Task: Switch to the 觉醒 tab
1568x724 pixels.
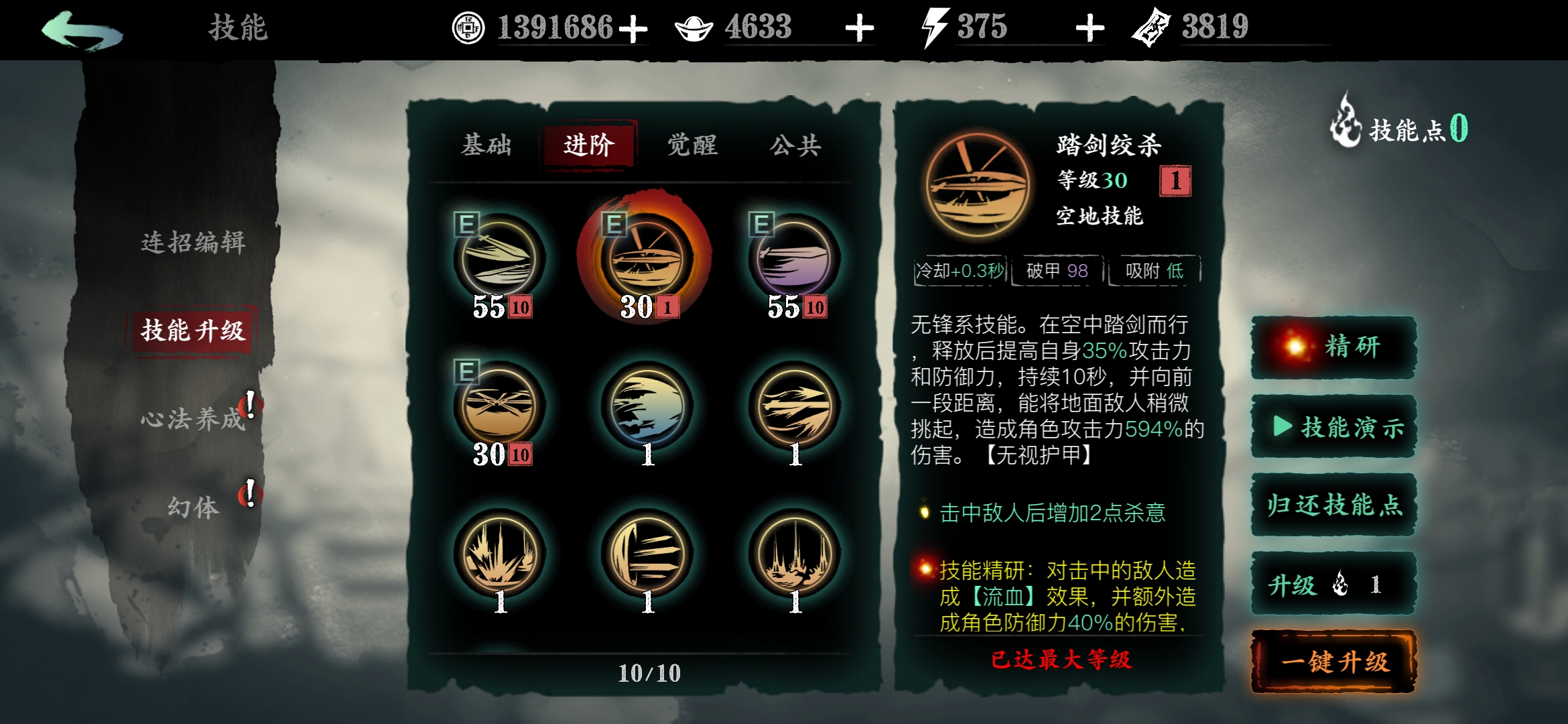Action: click(690, 146)
